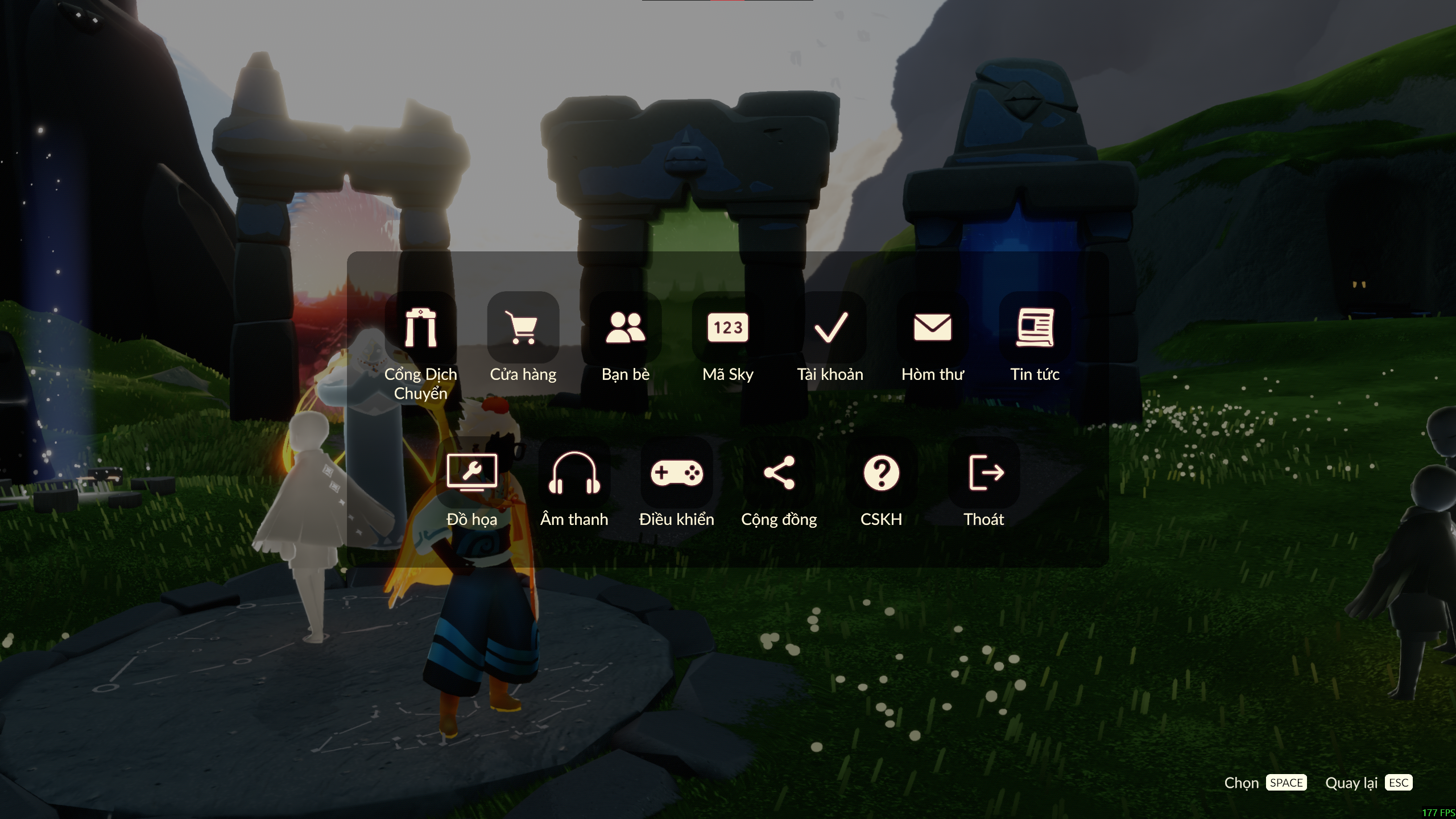Show the Bạn bè friends list
The height and width of the screenshot is (819, 1456).
coord(626,328)
